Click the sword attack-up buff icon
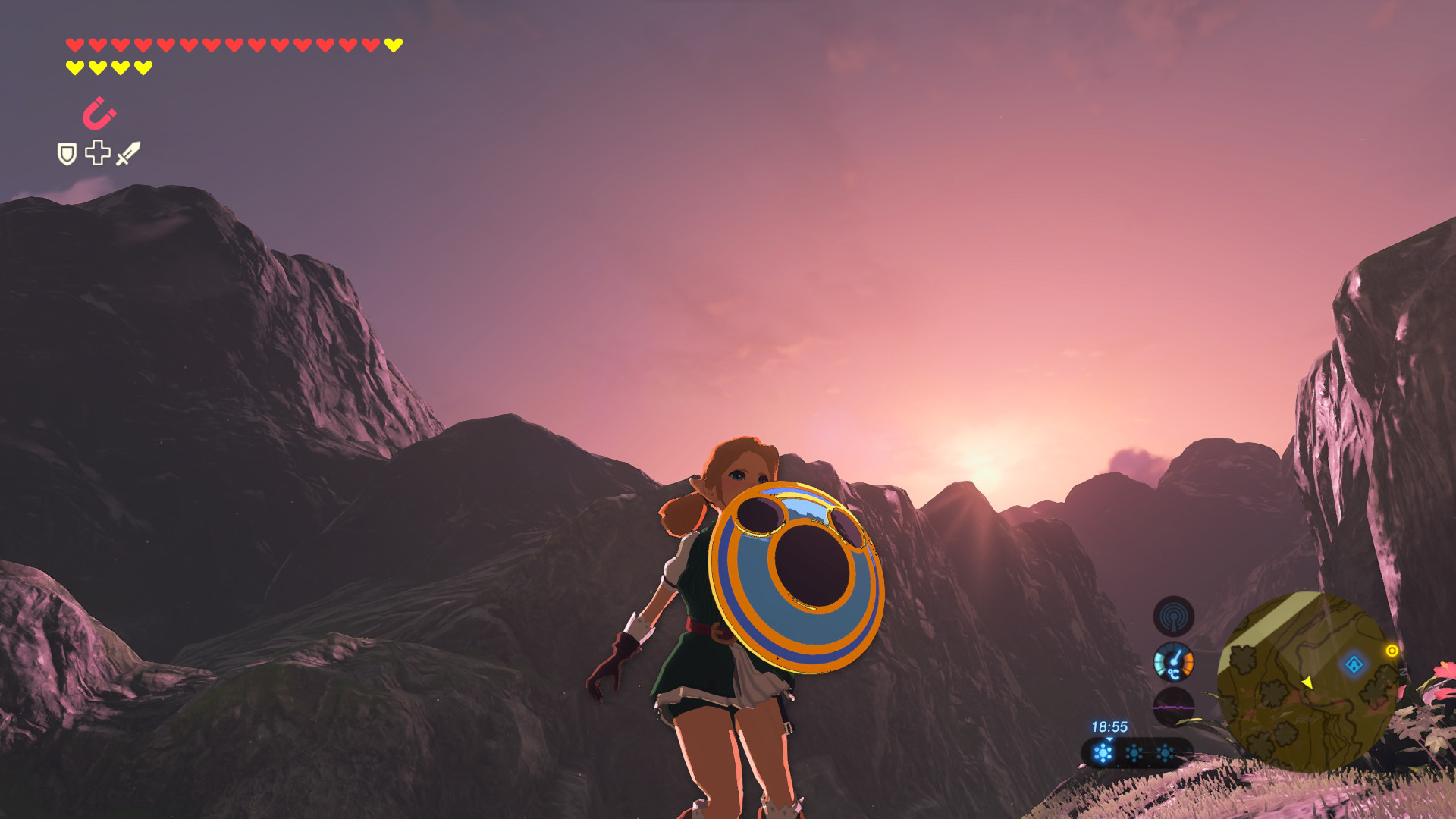1456x819 pixels. coord(127,153)
